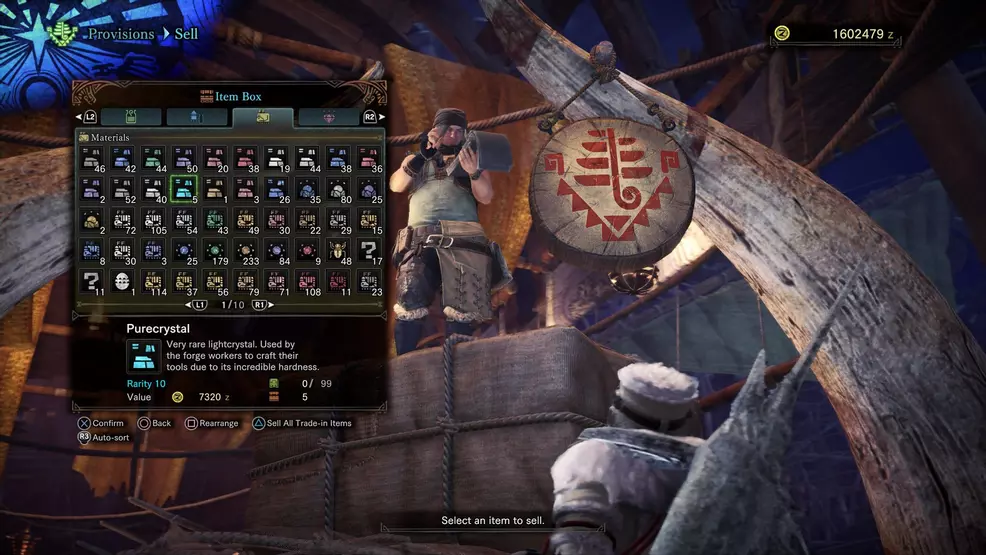Select the highlighted Purecrystal slot
This screenshot has height=555, width=986.
184,189
